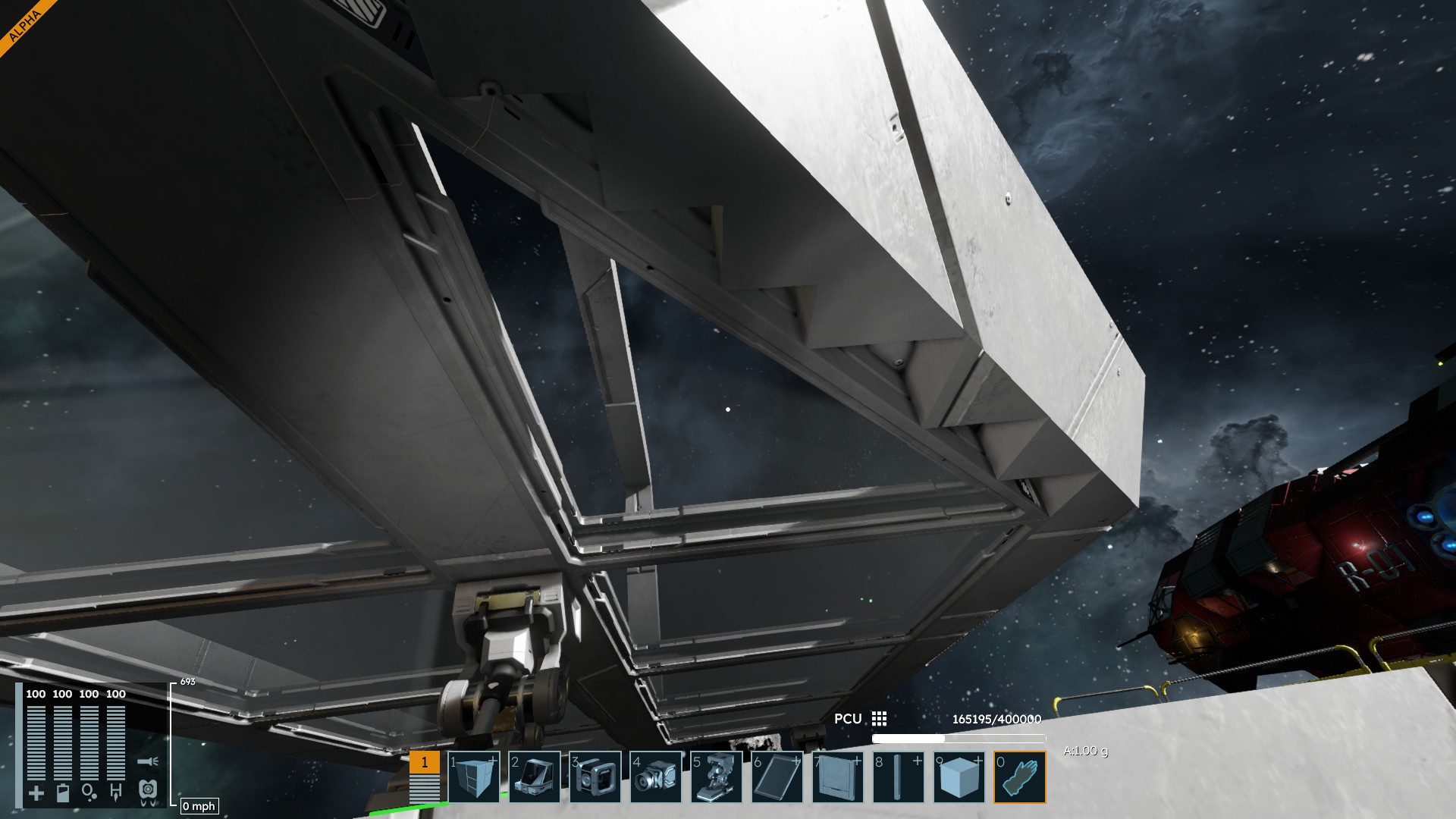Screen dimensions: 1456x819
Task: Select the armor block in hotbar slot 1
Action: (x=474, y=777)
